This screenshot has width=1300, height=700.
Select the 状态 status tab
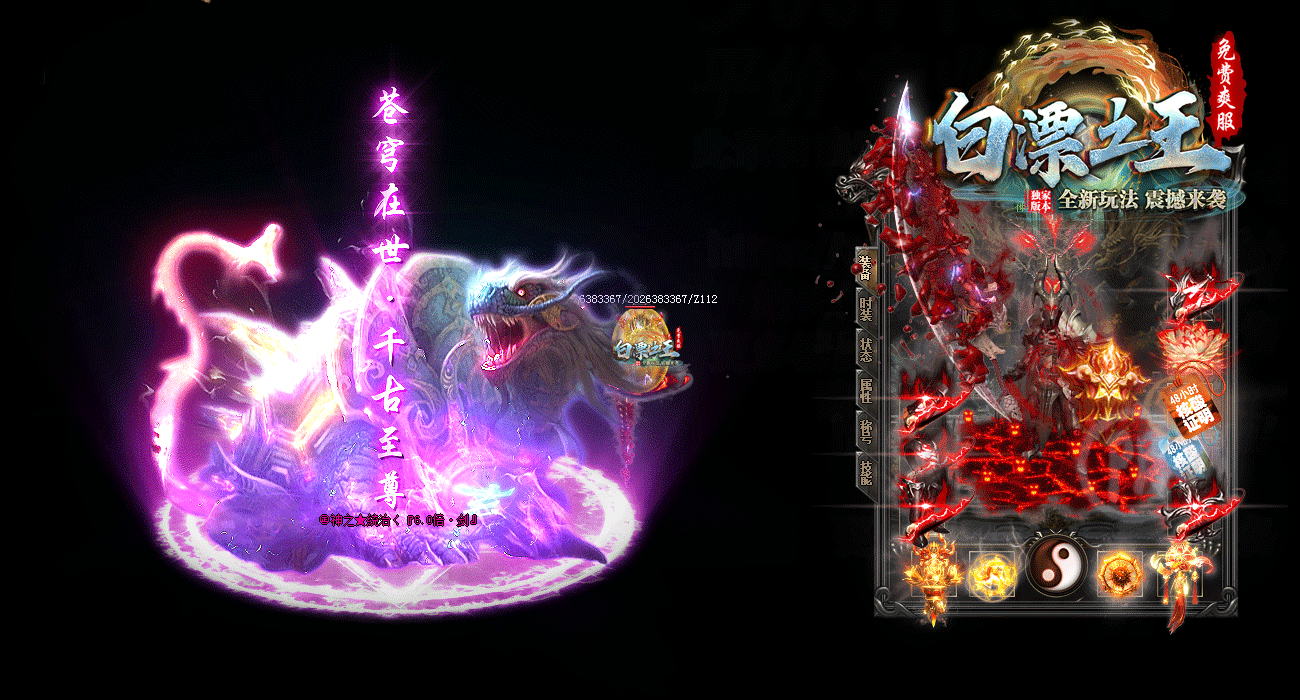865,349
